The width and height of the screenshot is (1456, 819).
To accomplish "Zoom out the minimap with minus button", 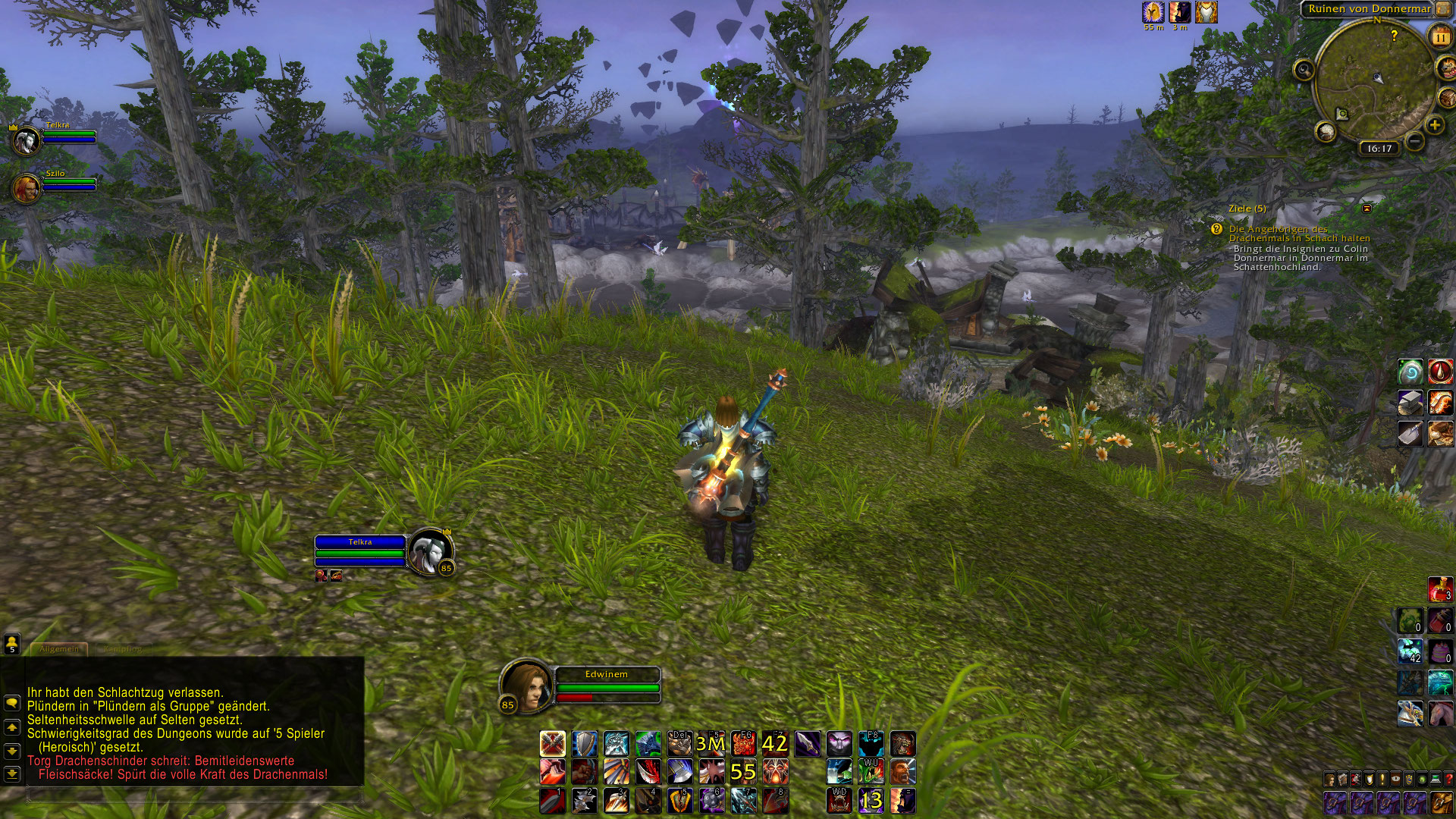I will coord(1415,140).
